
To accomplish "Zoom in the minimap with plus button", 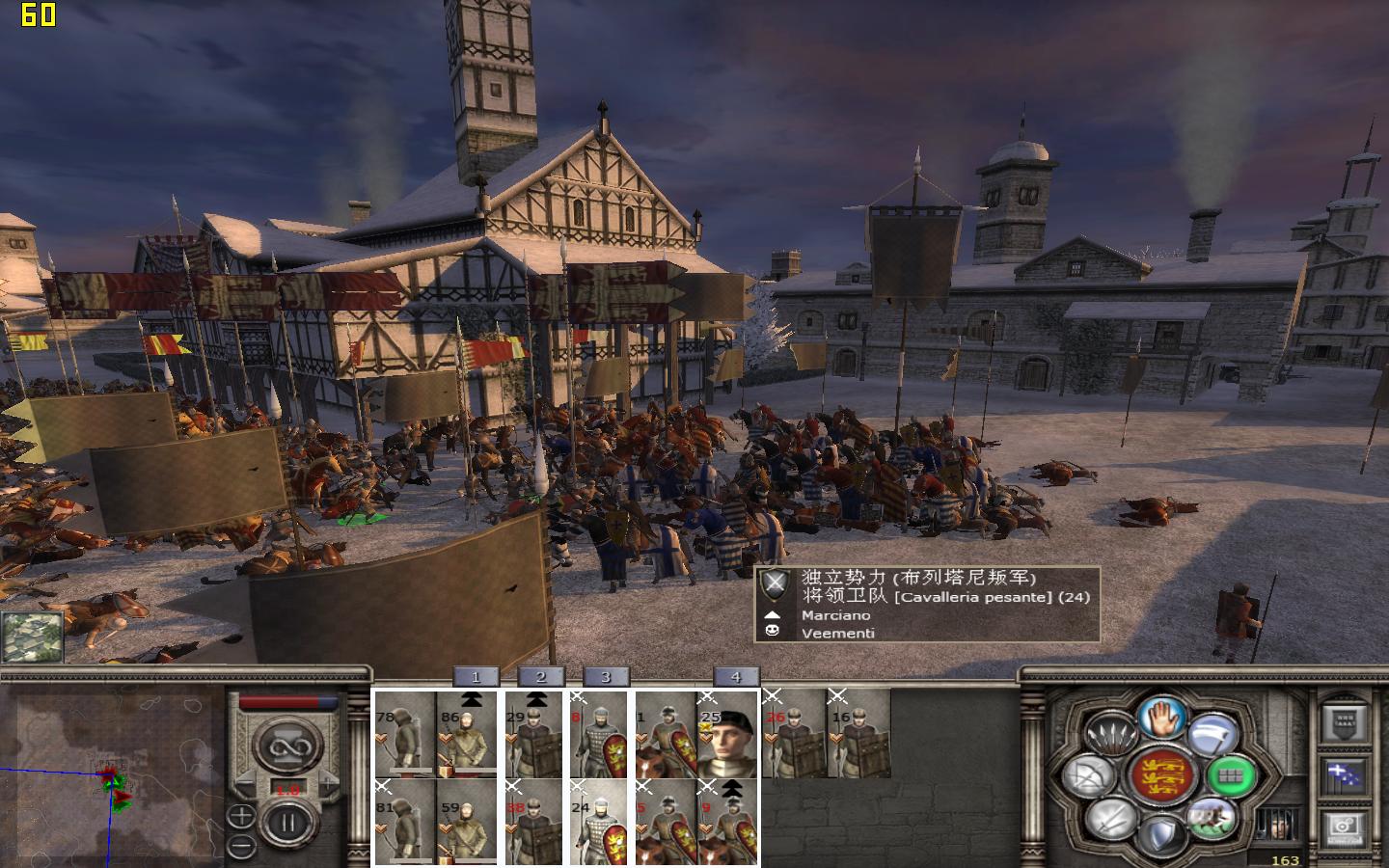I will [x=241, y=817].
